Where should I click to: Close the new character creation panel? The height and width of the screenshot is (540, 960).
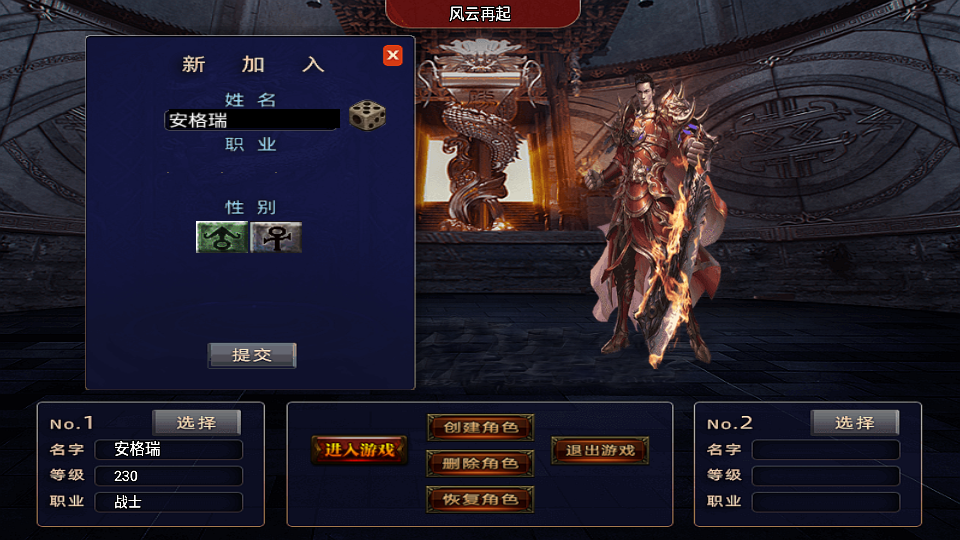tap(393, 56)
